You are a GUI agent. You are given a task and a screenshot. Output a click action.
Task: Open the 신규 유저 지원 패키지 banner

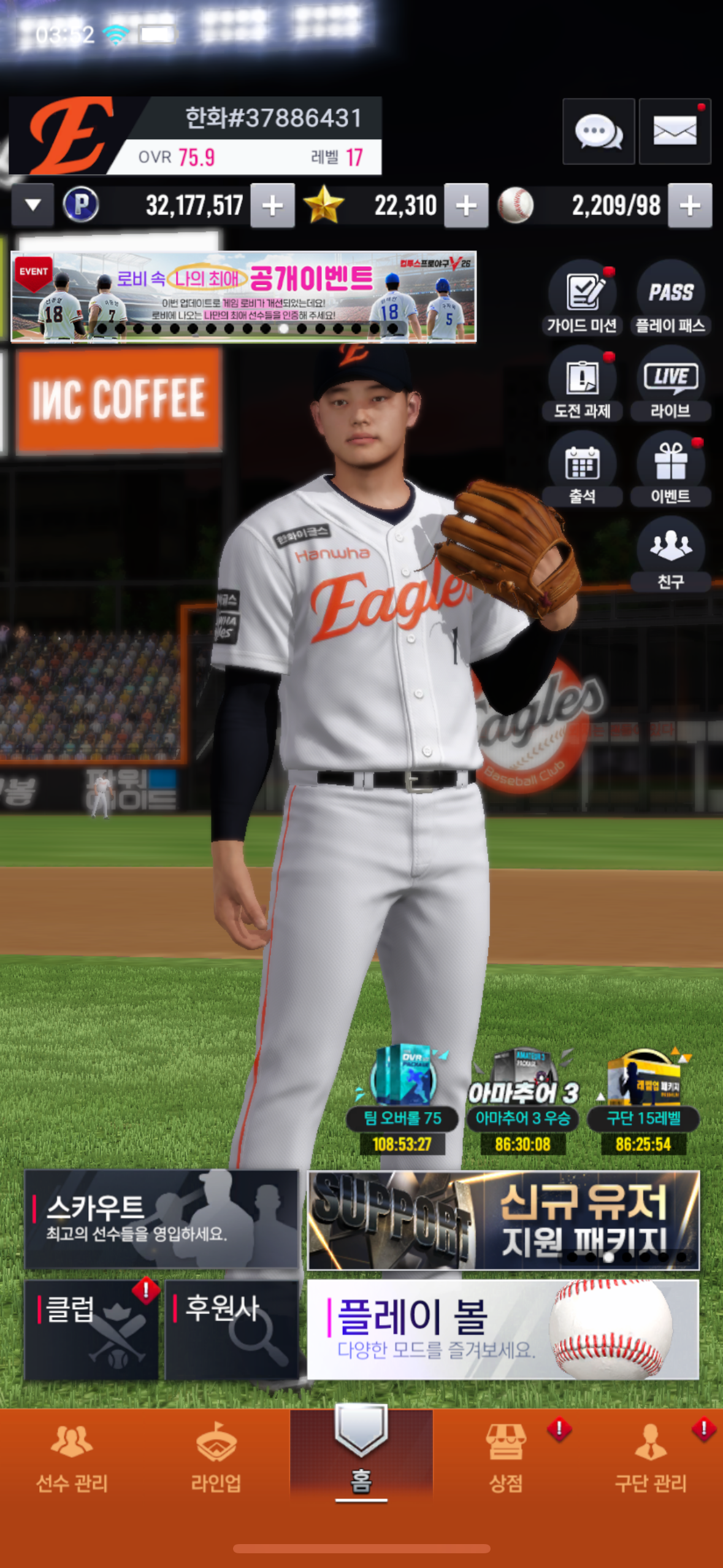[503, 1219]
